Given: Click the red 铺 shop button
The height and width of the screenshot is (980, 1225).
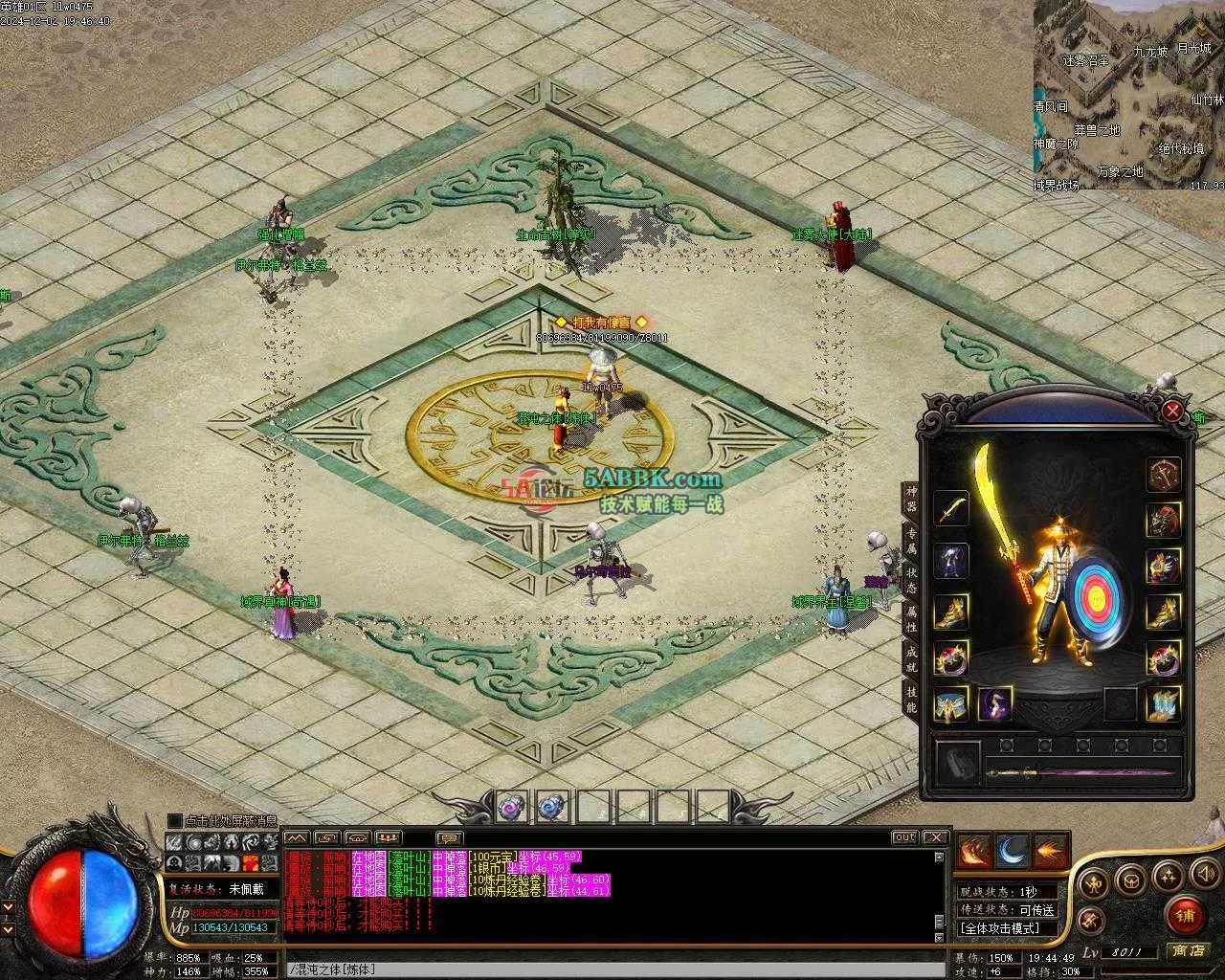Looking at the screenshot, I should pos(1185,915).
